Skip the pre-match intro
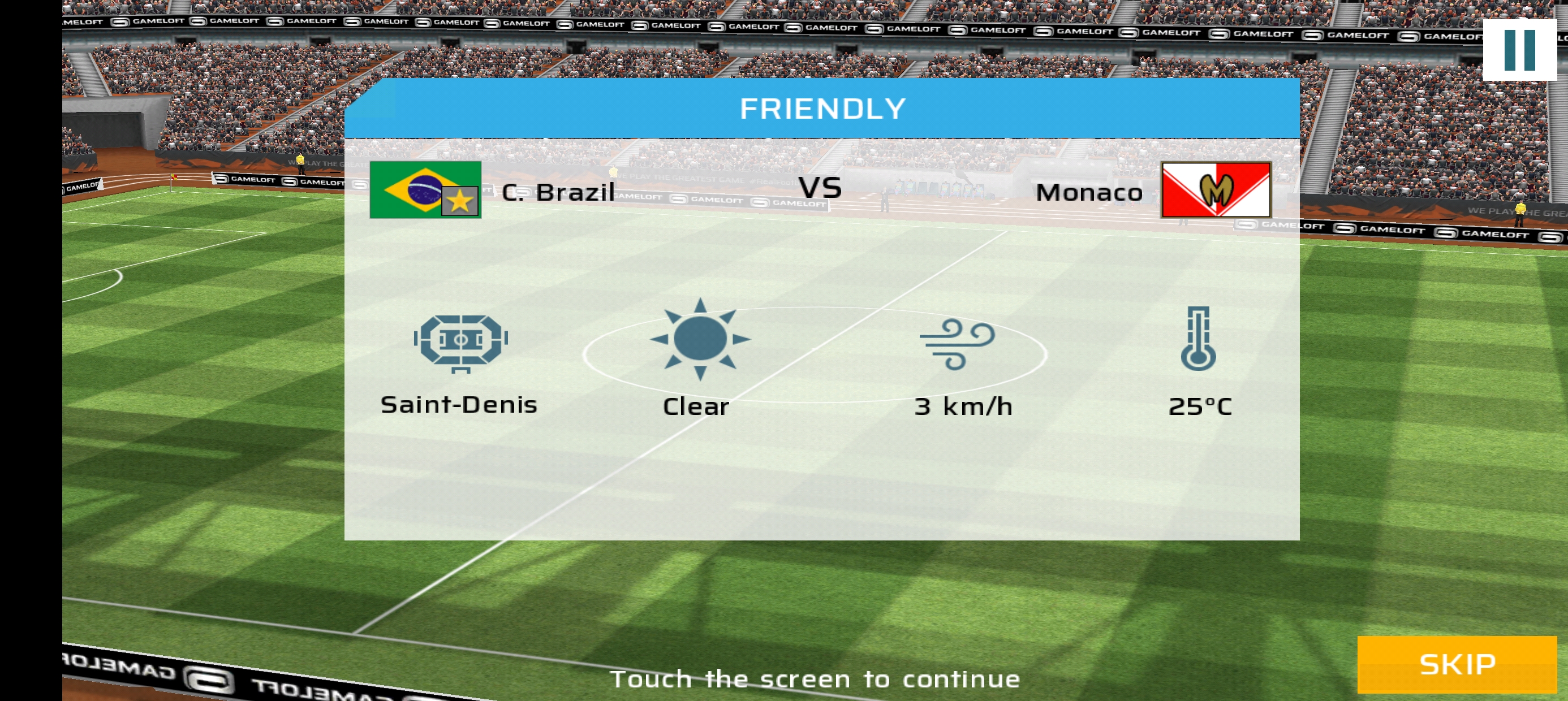 point(1456,664)
